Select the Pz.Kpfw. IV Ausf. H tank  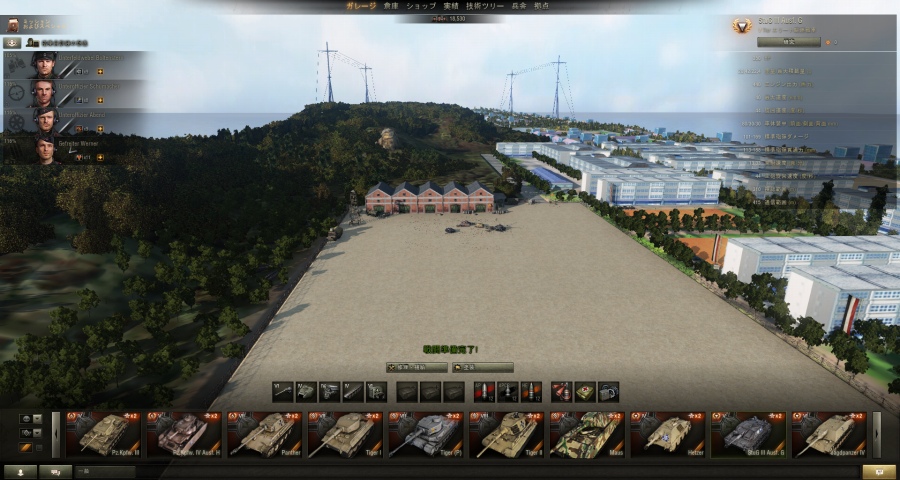[184, 435]
